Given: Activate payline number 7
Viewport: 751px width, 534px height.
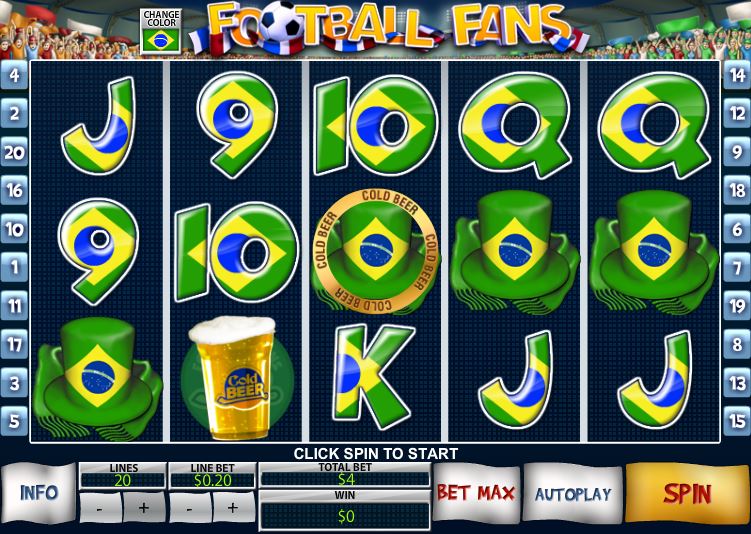Looking at the screenshot, I should (x=736, y=268).
